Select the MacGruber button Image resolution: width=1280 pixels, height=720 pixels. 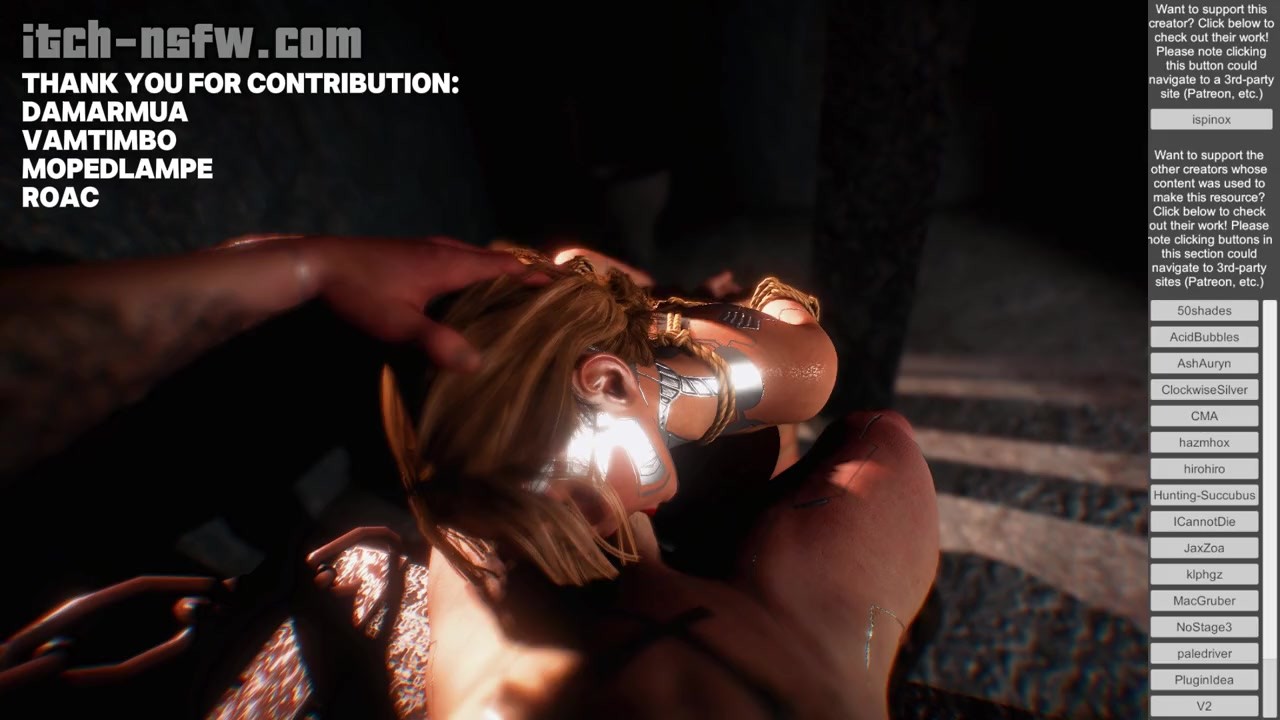pyautogui.click(x=1204, y=601)
